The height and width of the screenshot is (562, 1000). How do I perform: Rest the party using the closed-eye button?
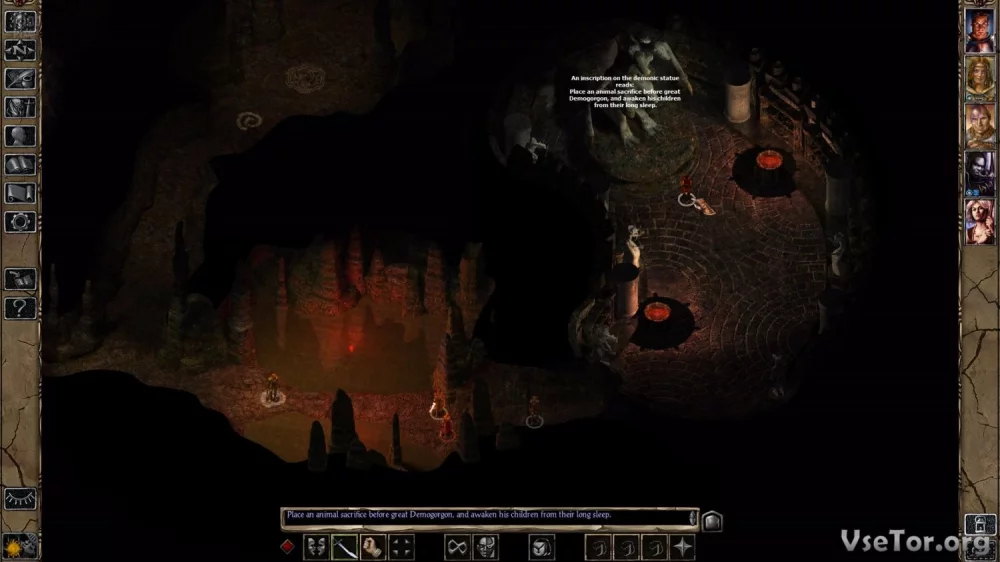[20, 498]
